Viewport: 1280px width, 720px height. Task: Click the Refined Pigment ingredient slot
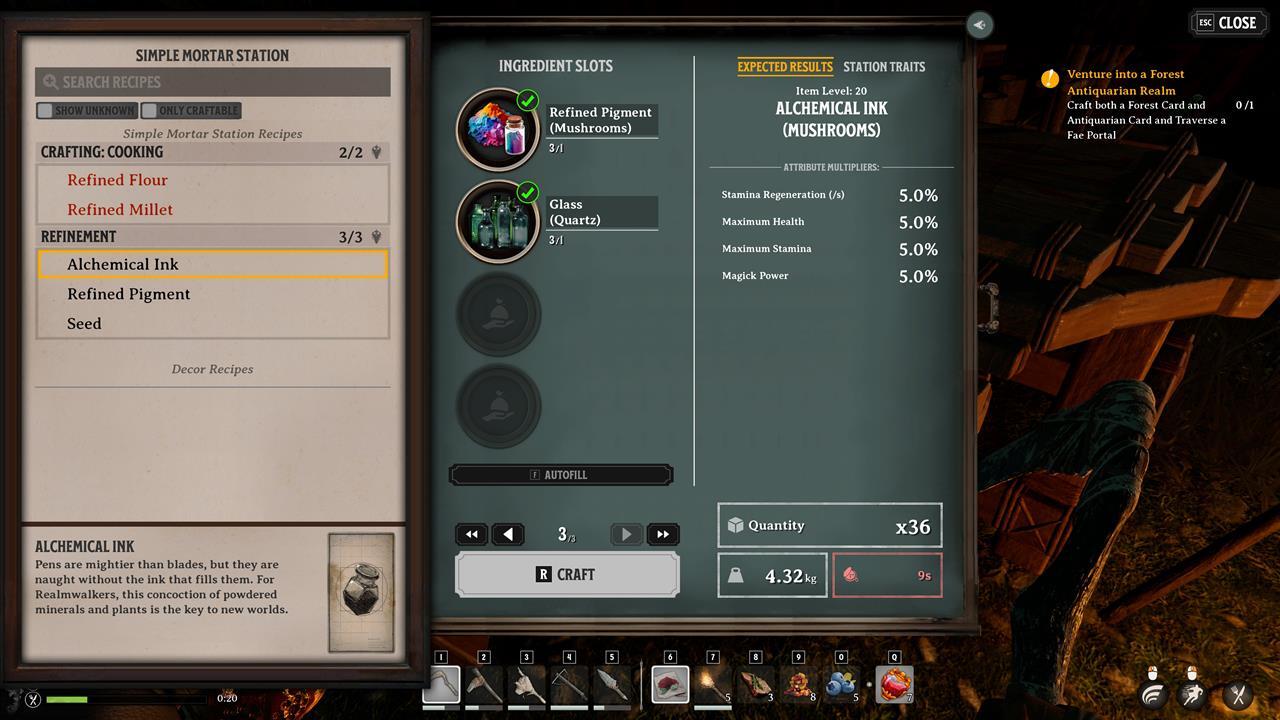pyautogui.click(x=498, y=129)
